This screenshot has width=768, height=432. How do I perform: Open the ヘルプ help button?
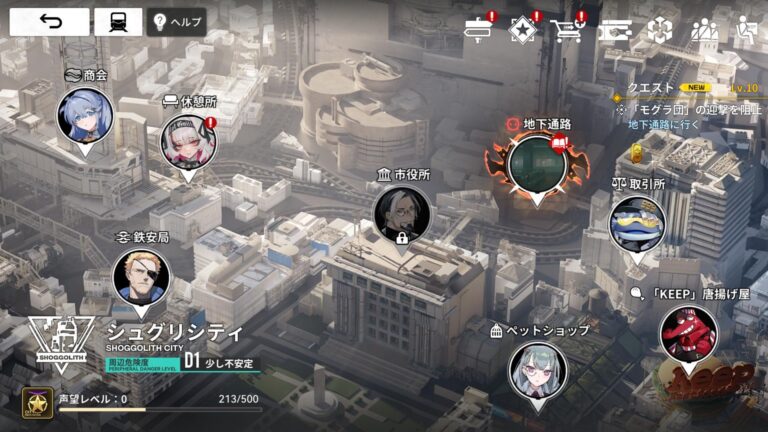coord(176,22)
